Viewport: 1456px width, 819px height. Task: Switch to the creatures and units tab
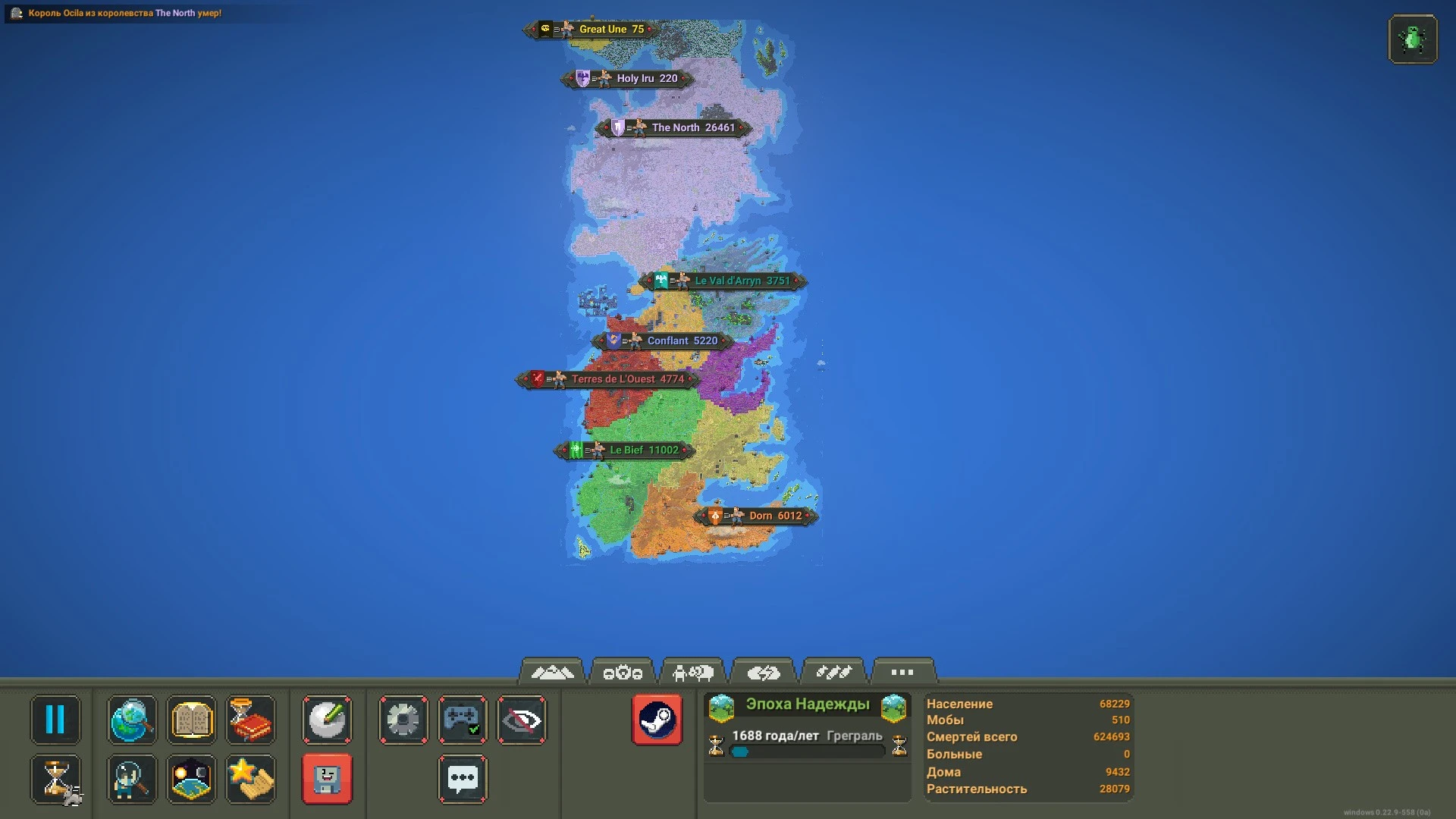point(694,671)
